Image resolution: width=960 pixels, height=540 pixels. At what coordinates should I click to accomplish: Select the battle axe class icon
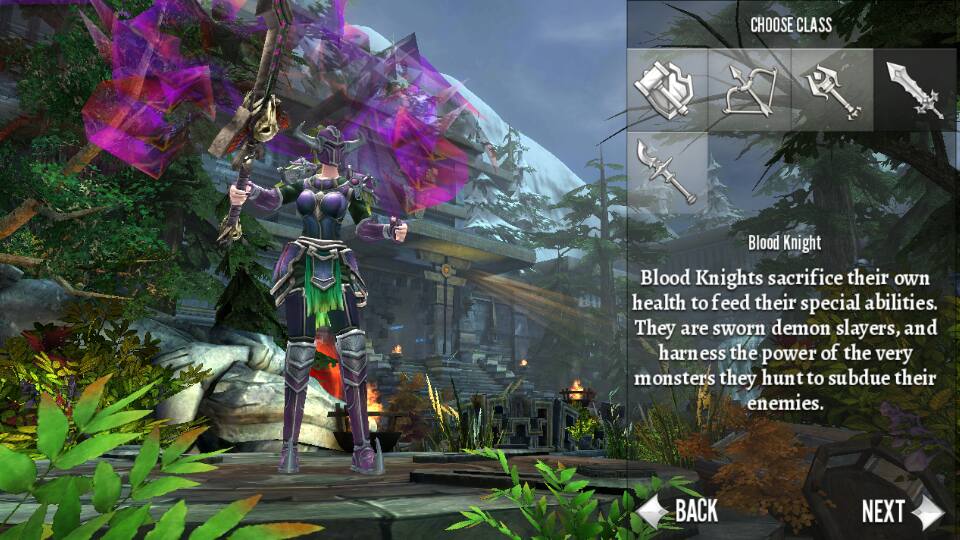pyautogui.click(x=668, y=91)
